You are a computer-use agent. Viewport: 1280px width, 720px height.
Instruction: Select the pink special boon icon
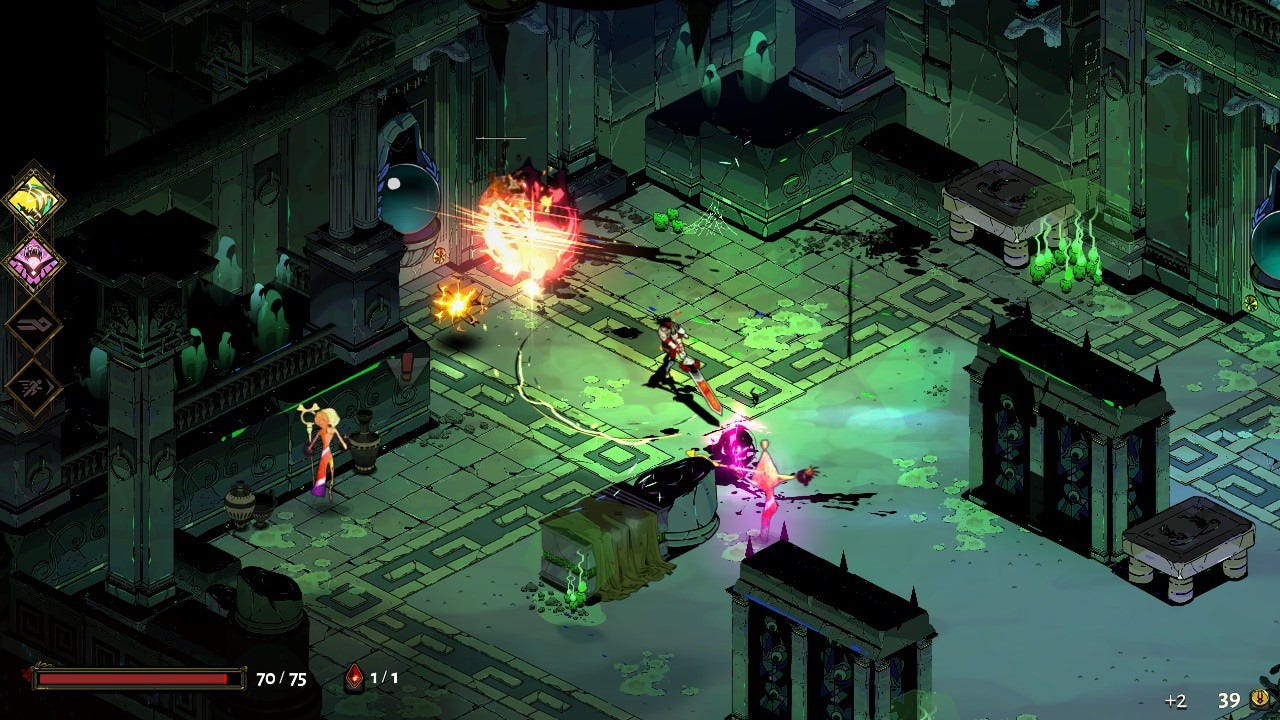35,263
